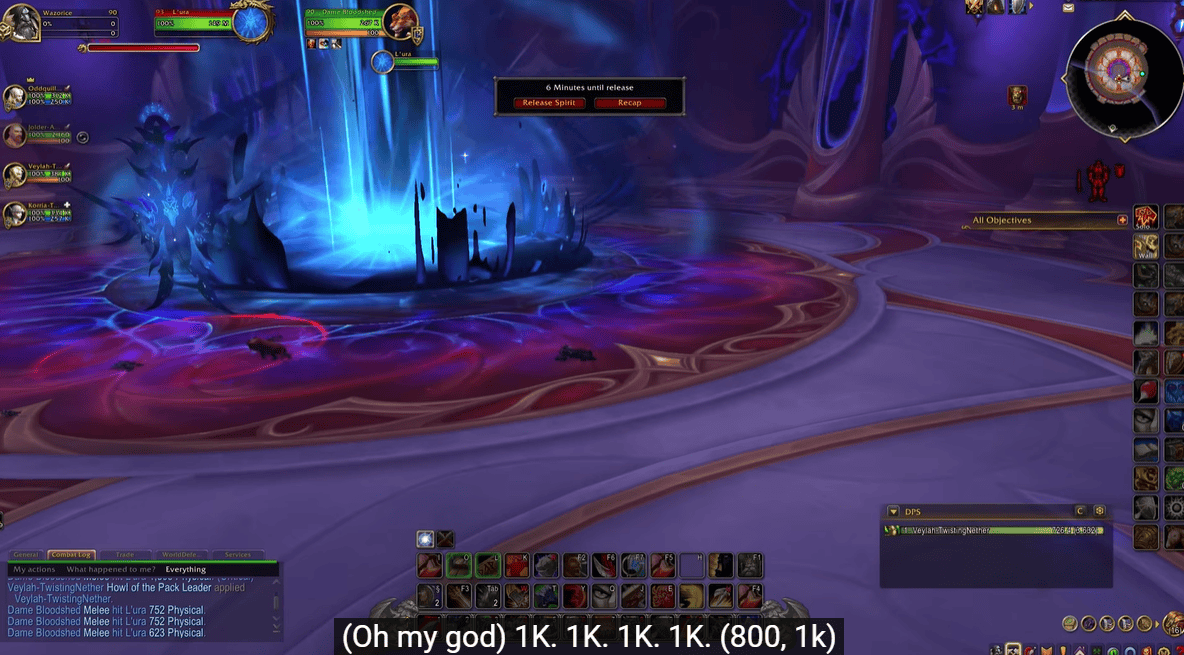1184x655 pixels.
Task: Expand the All Objectives tracker
Action: pos(1122,220)
